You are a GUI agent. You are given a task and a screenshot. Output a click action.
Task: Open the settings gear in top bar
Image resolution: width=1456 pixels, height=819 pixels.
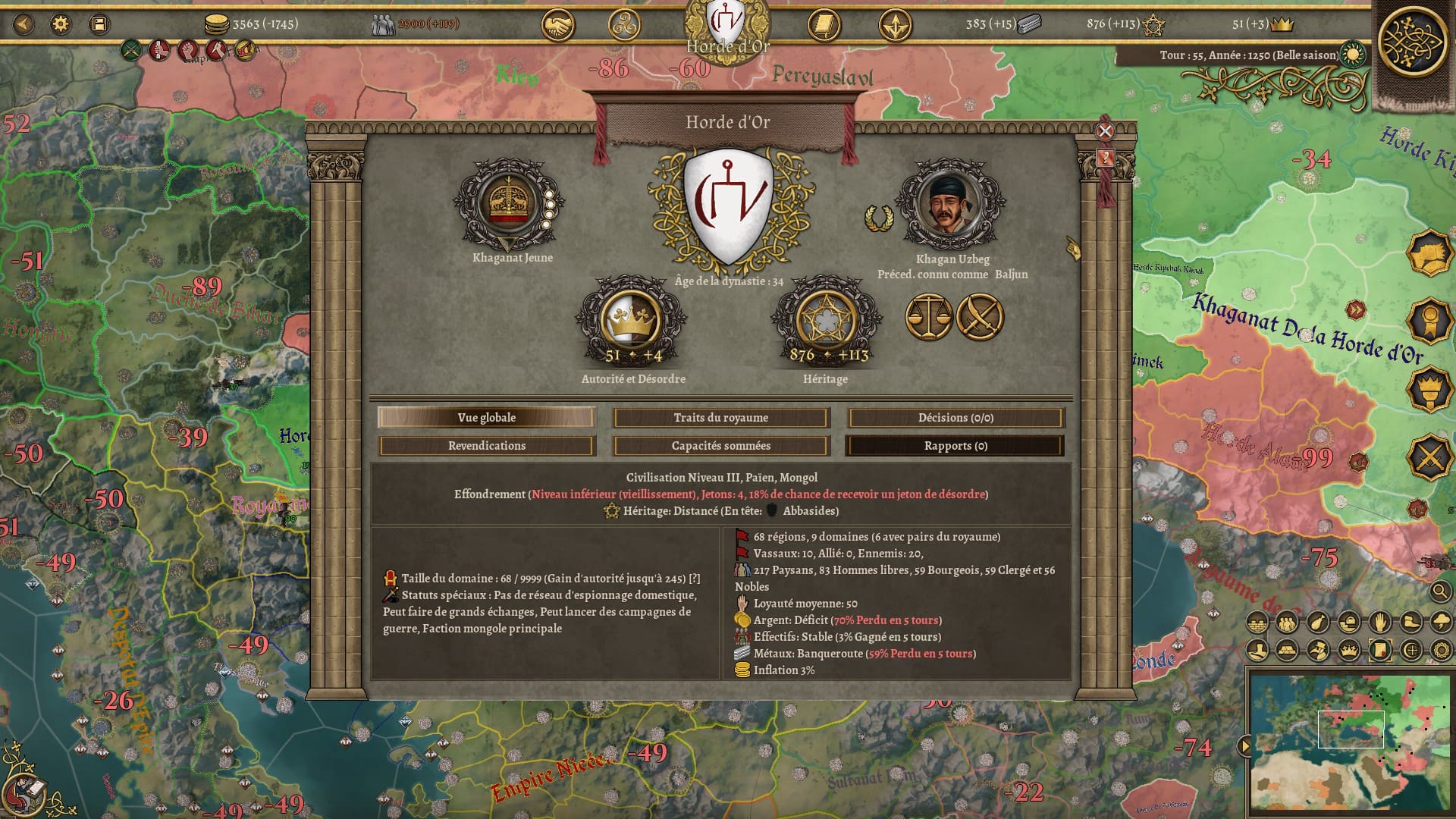(61, 24)
